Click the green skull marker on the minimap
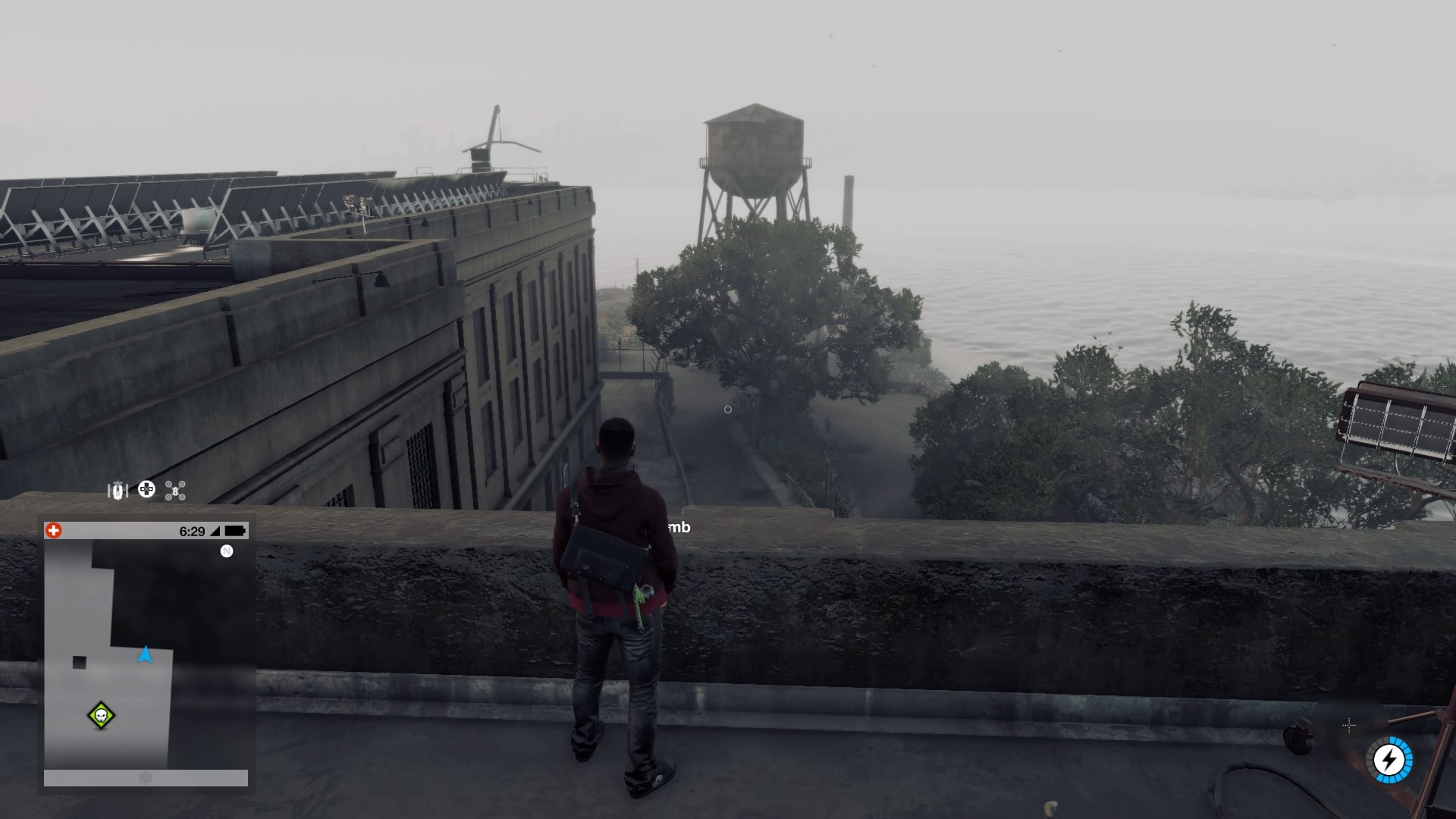Image resolution: width=1456 pixels, height=819 pixels. click(101, 715)
